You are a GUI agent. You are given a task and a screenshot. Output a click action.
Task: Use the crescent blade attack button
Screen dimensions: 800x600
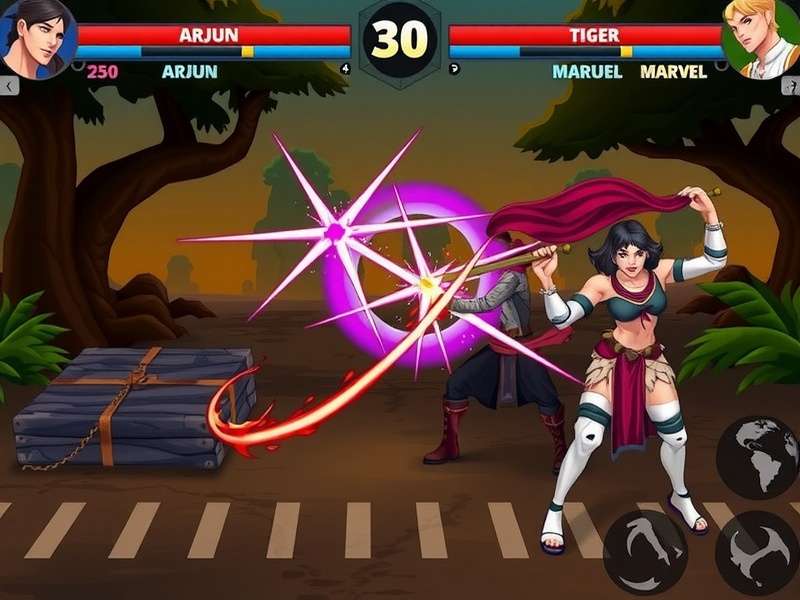[x=757, y=553]
